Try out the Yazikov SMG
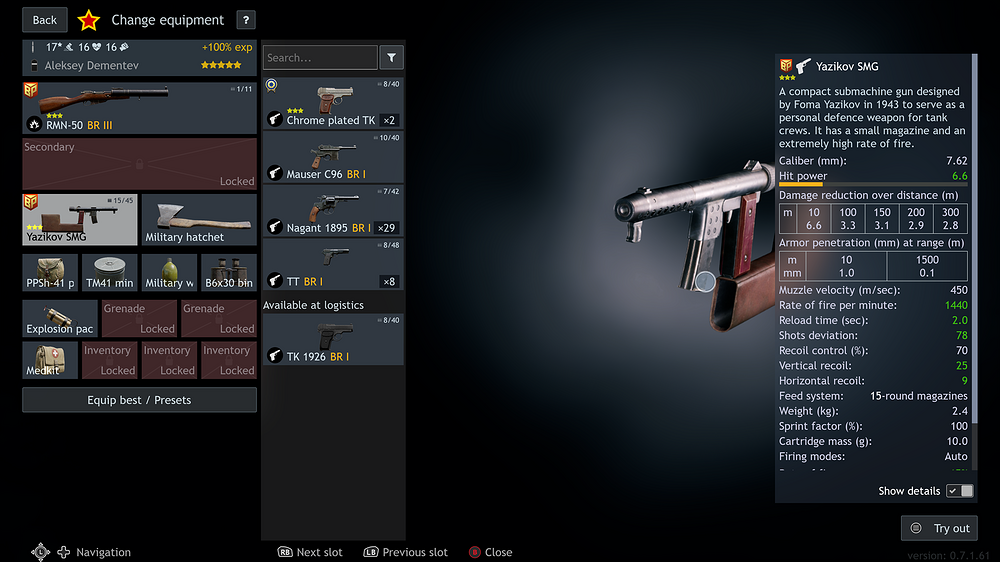 [939, 528]
